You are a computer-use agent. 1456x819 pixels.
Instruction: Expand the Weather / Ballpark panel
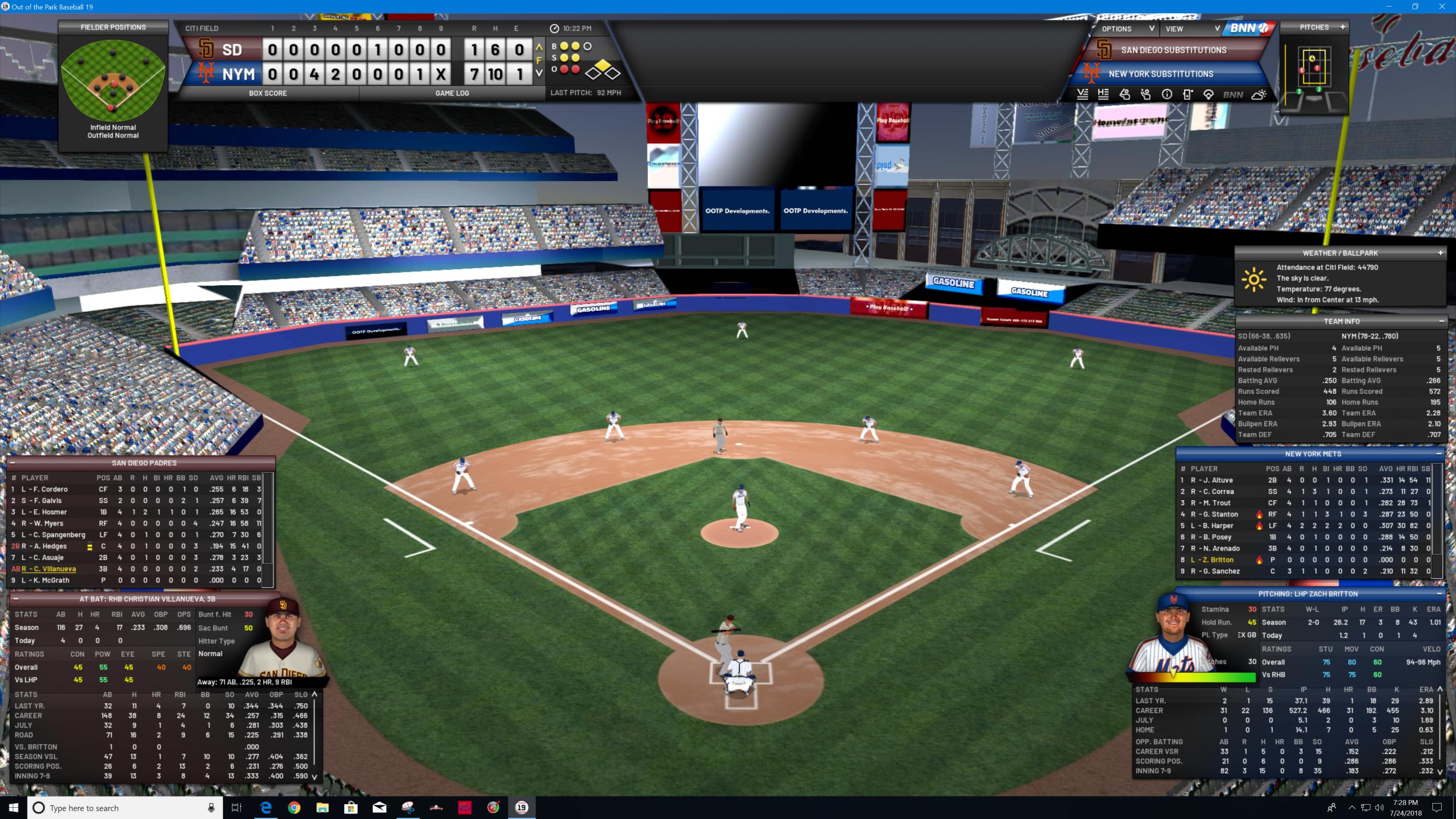[1440, 253]
